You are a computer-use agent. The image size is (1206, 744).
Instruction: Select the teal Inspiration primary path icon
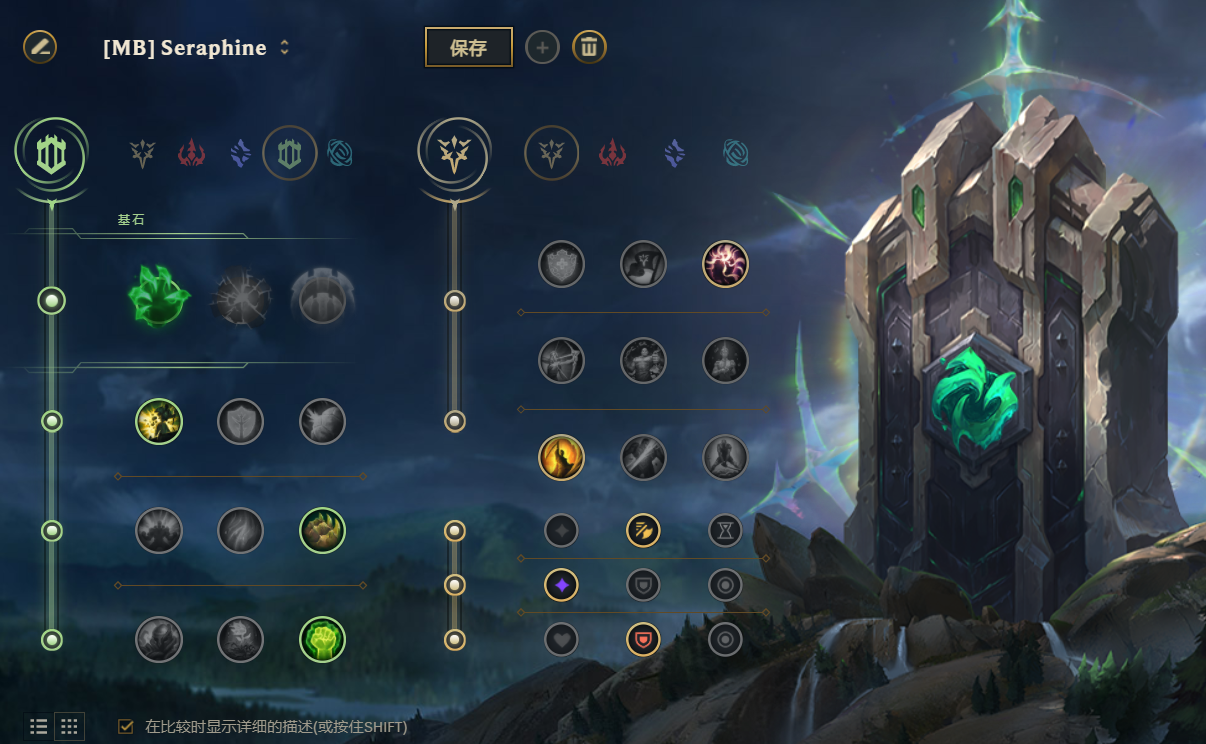coord(340,153)
